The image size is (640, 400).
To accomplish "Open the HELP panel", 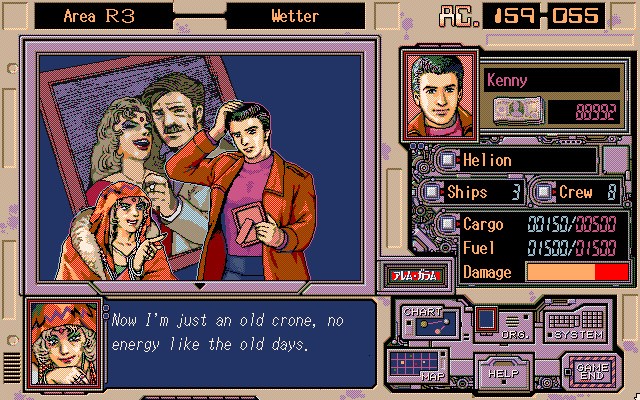I will (500, 372).
